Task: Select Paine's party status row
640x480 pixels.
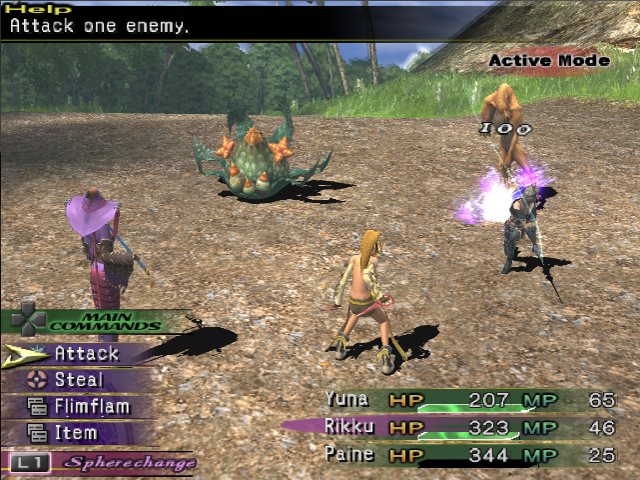Action: coord(470,454)
